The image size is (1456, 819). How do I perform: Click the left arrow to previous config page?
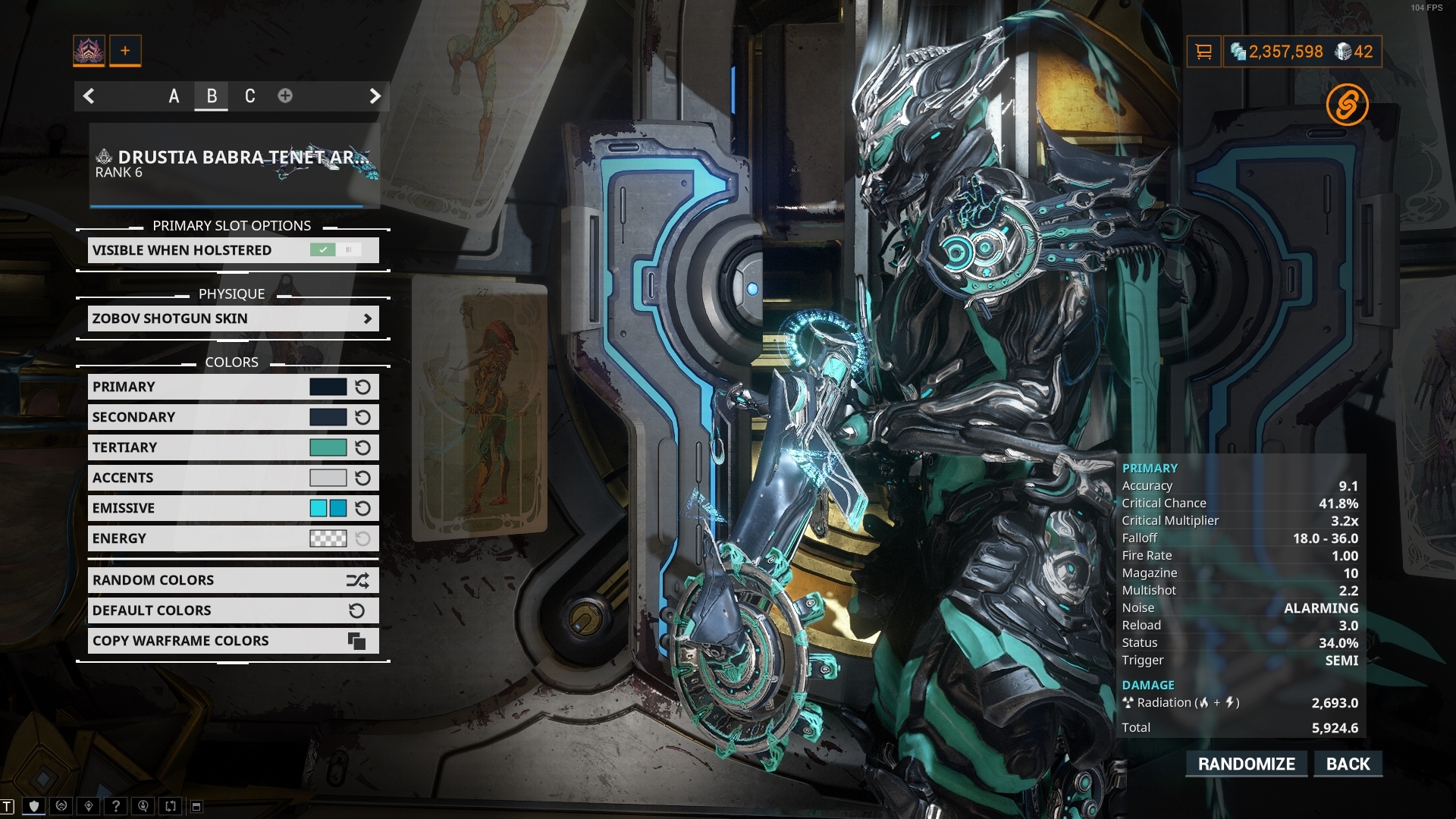point(89,96)
